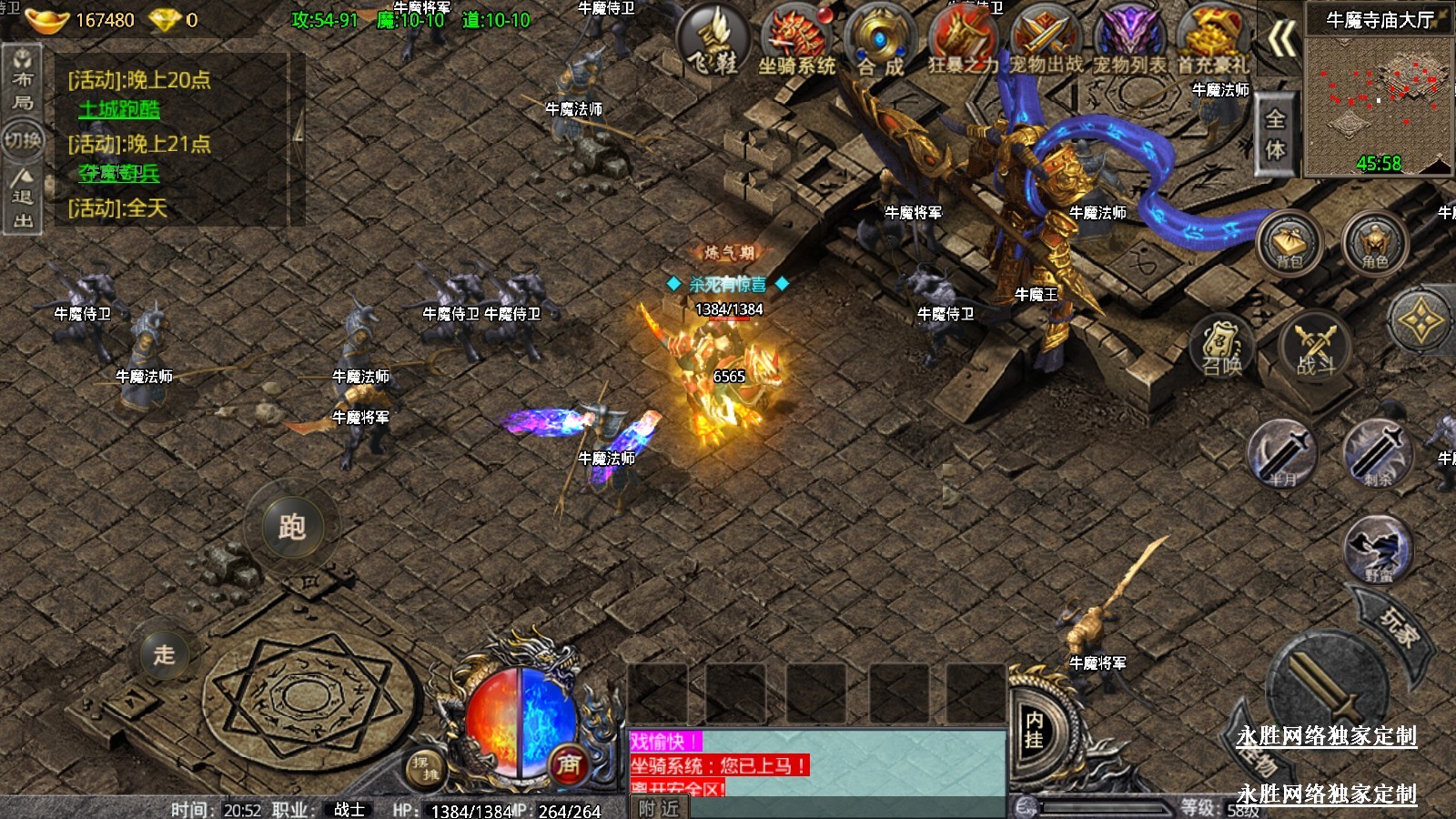Viewport: 1456px width, 819px height.
Task: Click the 土城跑酷 event link
Action: [x=119, y=109]
